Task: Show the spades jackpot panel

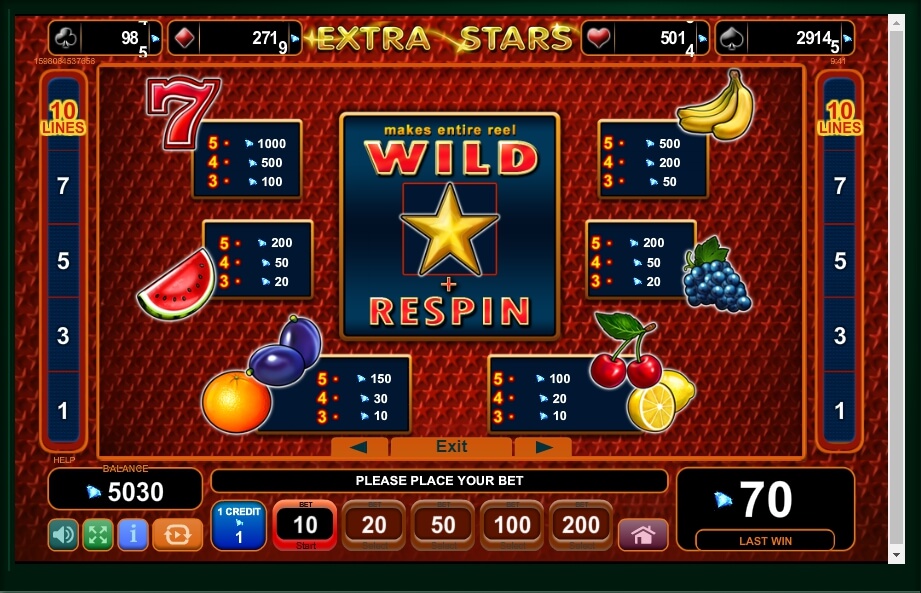Action: coord(798,39)
